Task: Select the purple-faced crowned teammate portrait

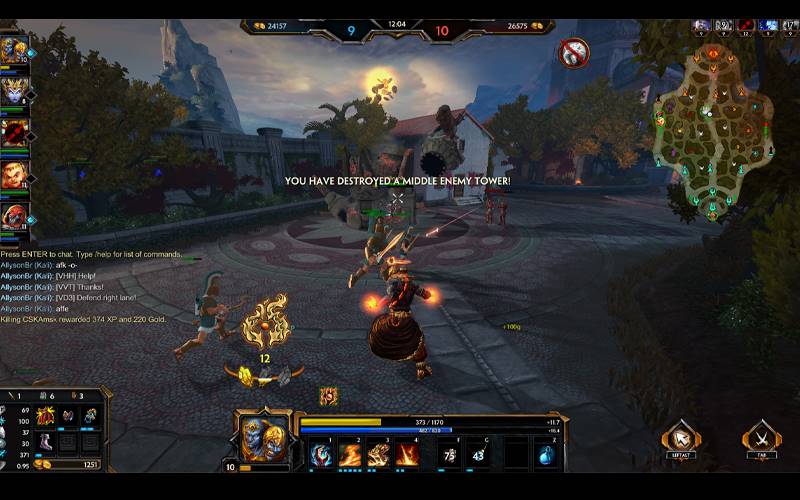Action: click(x=14, y=92)
